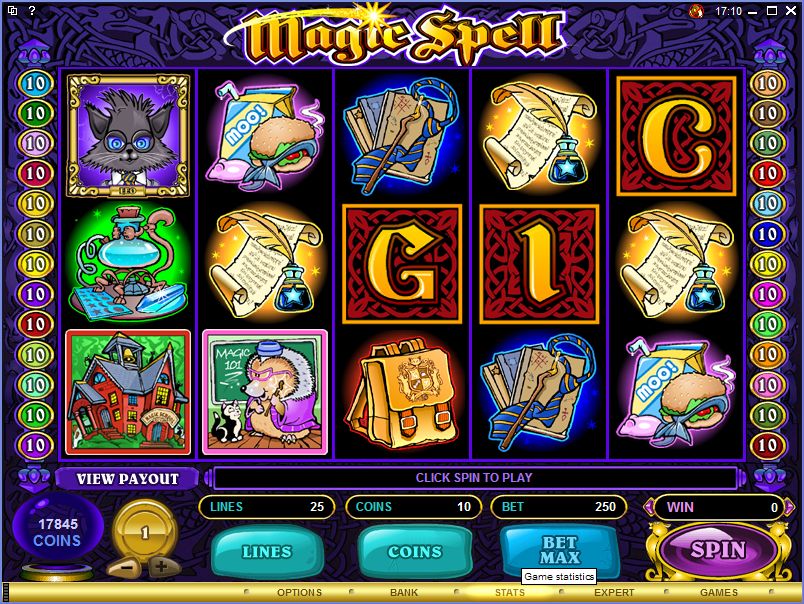Switch to Expert mode
Screen dimensions: 804x604
pyautogui.click(x=614, y=593)
